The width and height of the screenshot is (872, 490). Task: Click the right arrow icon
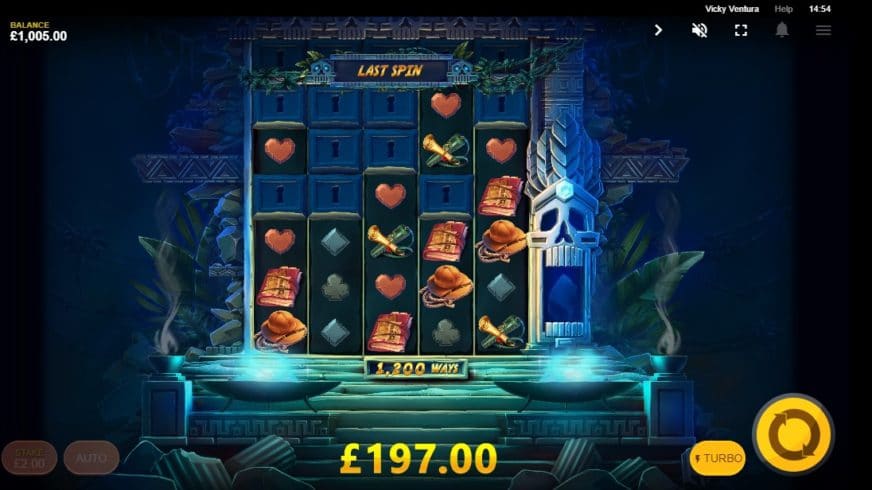click(658, 30)
